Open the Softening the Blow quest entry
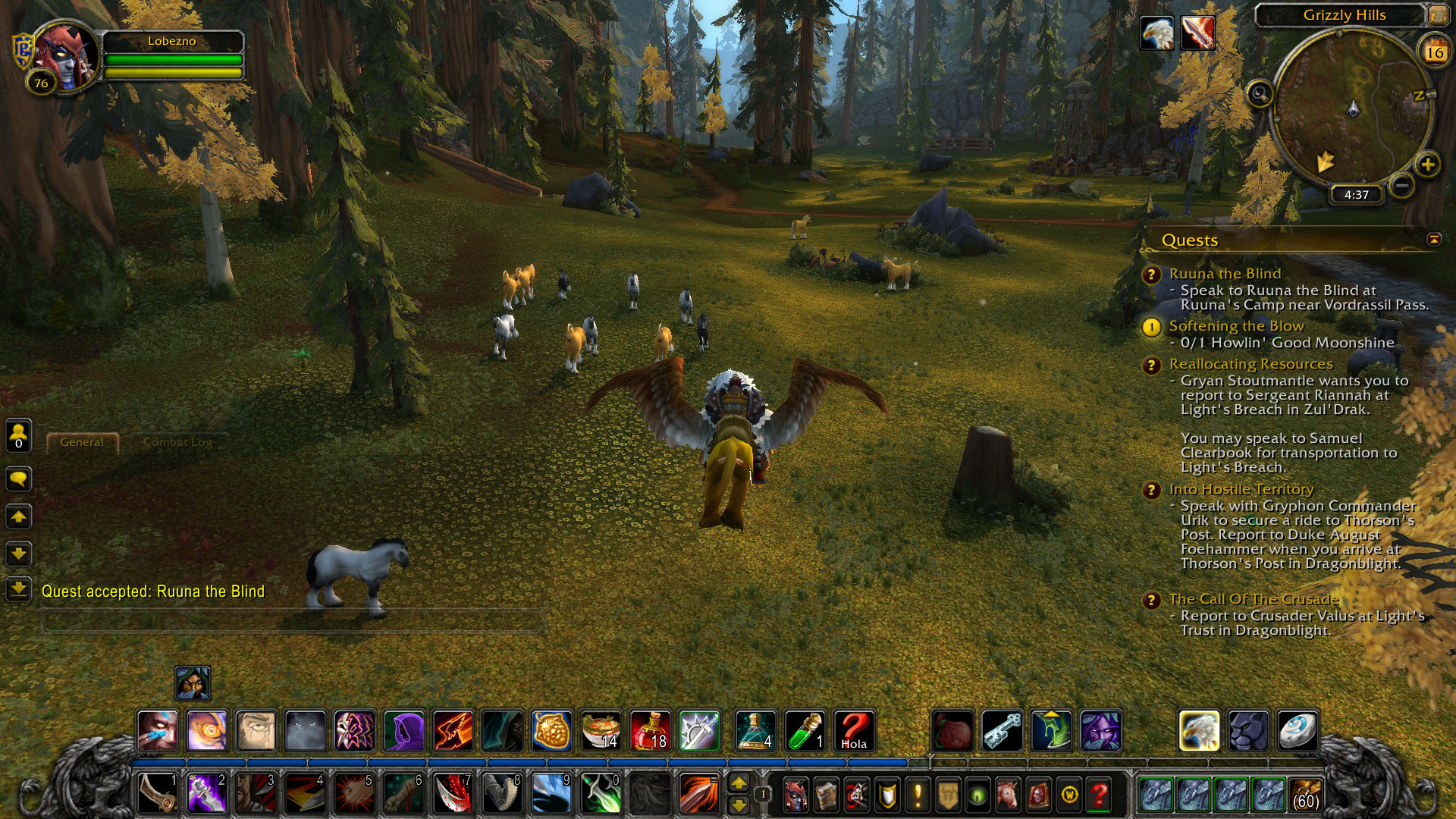 point(1235,326)
